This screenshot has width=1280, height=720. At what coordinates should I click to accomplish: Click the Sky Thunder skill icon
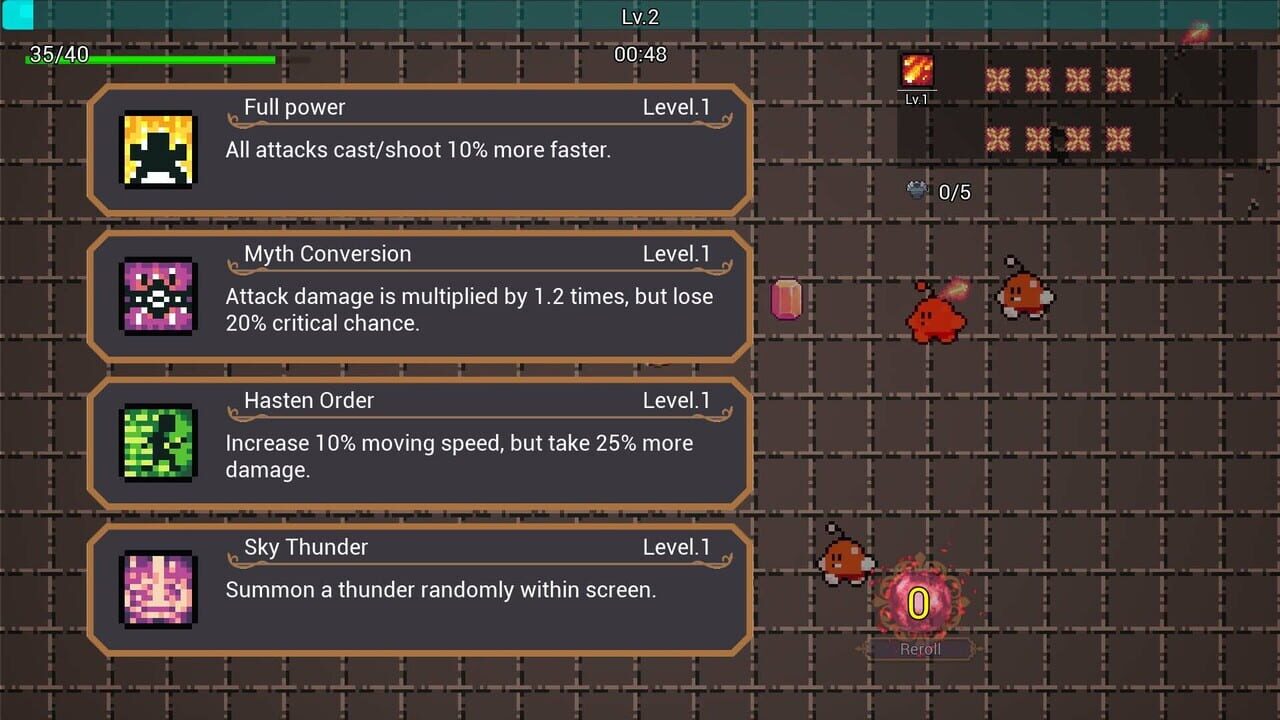[157, 588]
